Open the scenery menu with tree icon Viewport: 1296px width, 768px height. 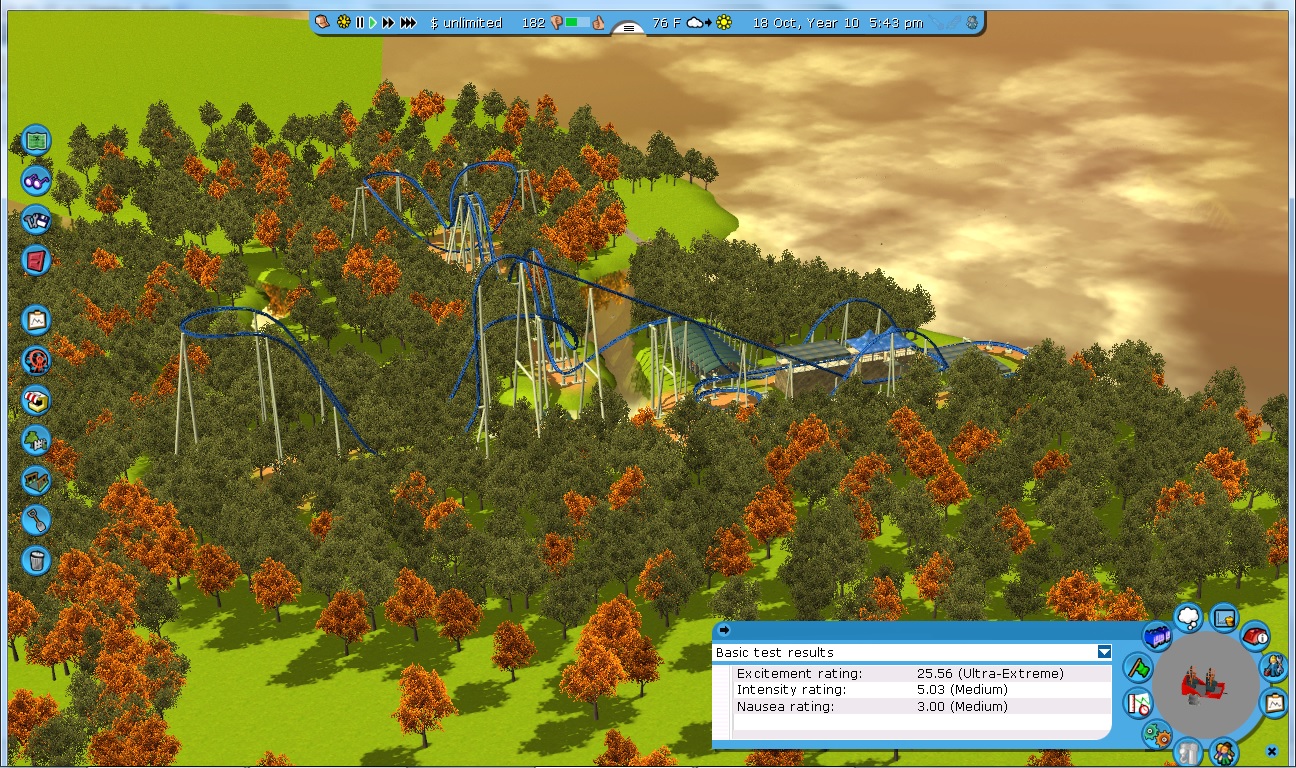pyautogui.click(x=36, y=440)
